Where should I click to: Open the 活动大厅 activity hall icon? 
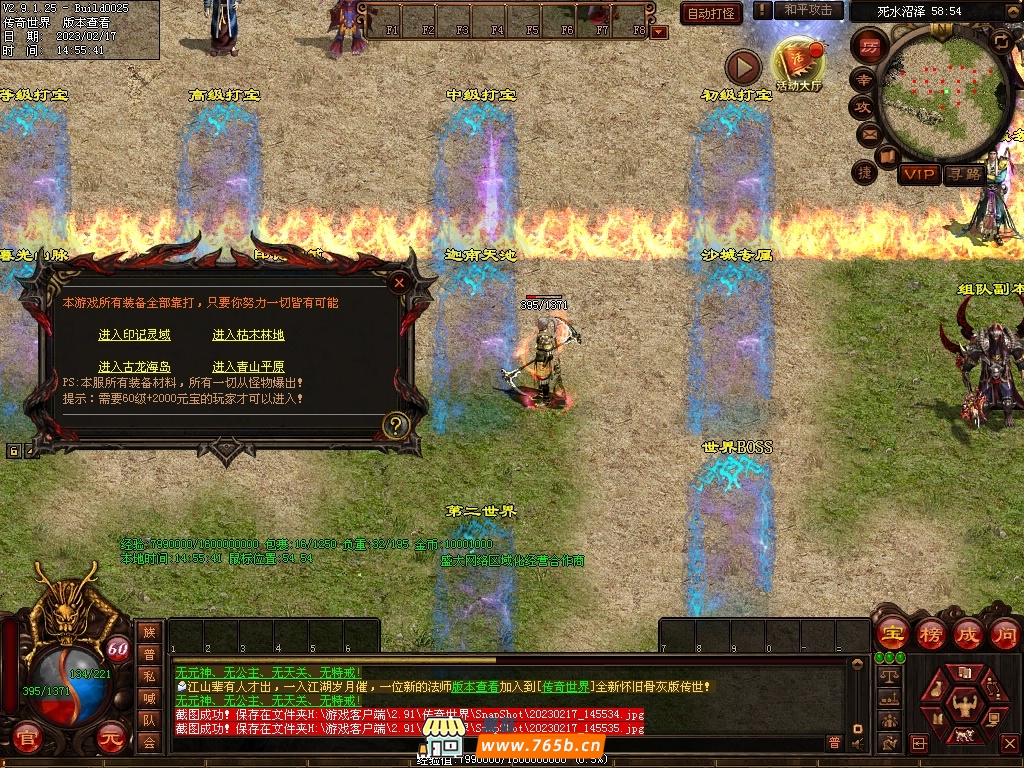(797, 65)
